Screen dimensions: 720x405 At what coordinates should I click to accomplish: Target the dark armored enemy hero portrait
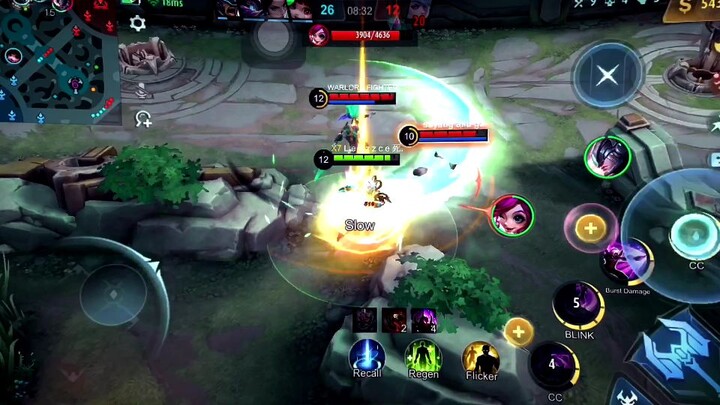606,157
